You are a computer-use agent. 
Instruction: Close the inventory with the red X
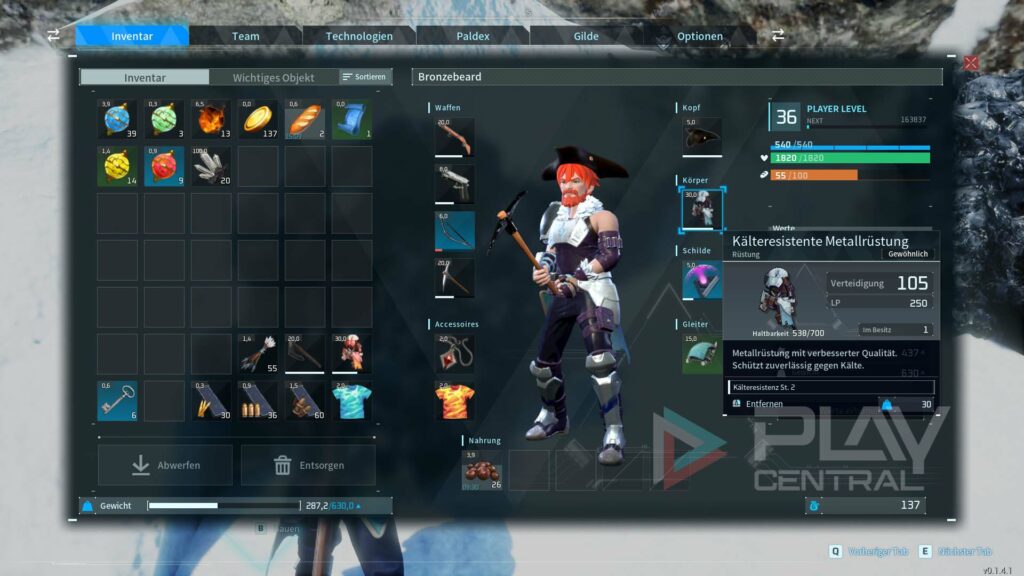(x=971, y=63)
